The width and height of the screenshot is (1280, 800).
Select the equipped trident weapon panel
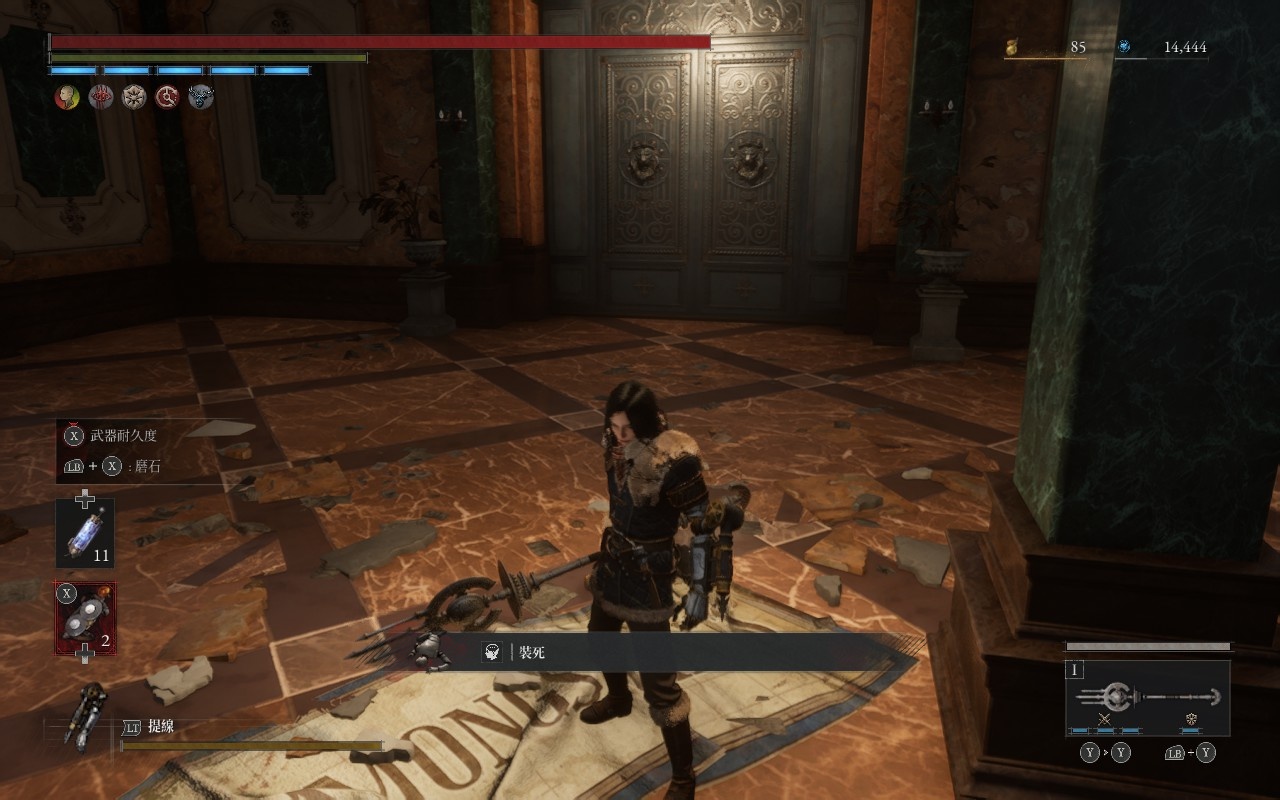coord(1147,697)
